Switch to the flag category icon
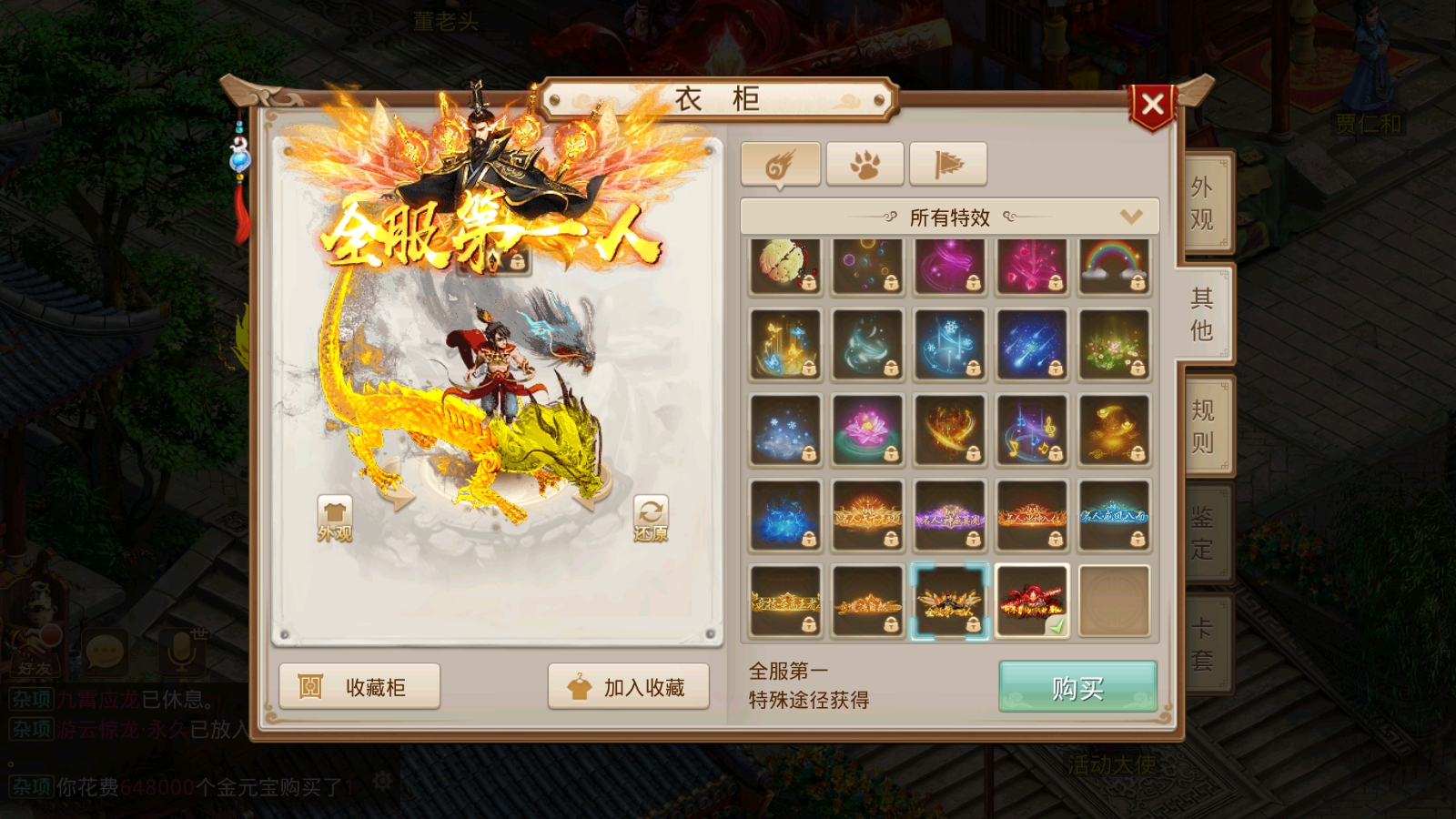This screenshot has height=819, width=1456. [x=949, y=162]
